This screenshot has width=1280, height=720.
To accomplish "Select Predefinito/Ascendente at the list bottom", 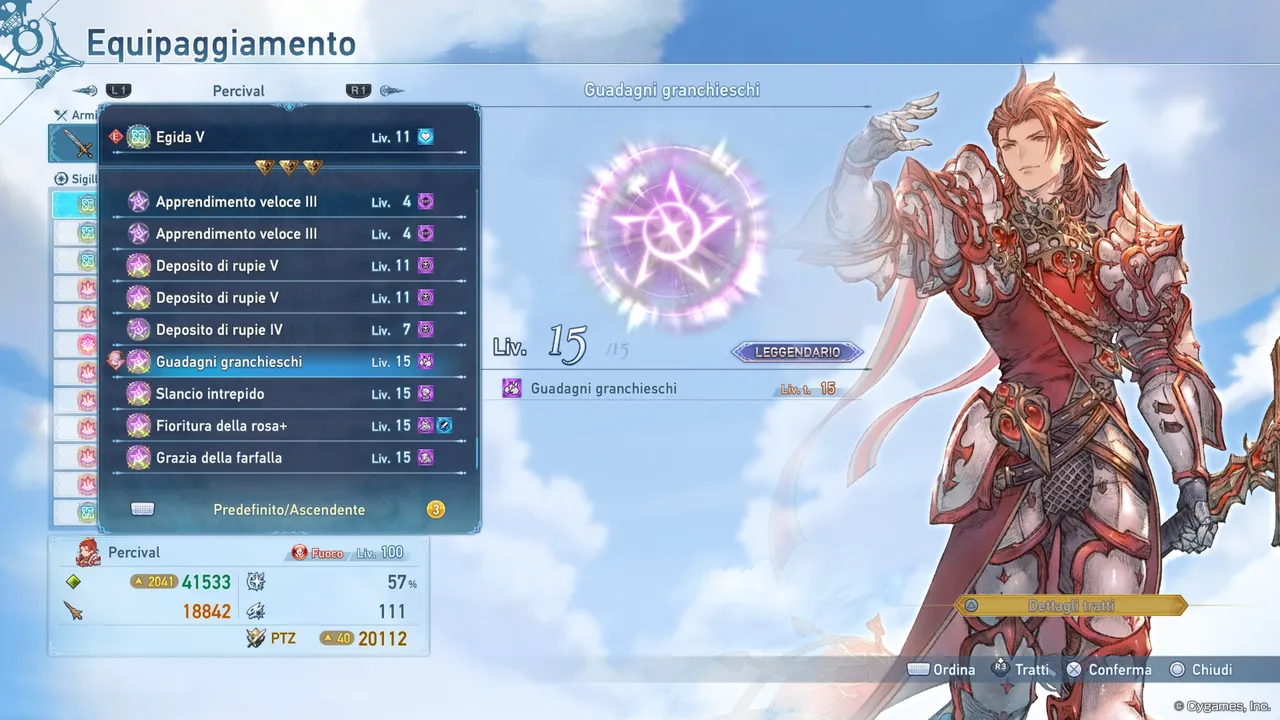I will [x=289, y=509].
